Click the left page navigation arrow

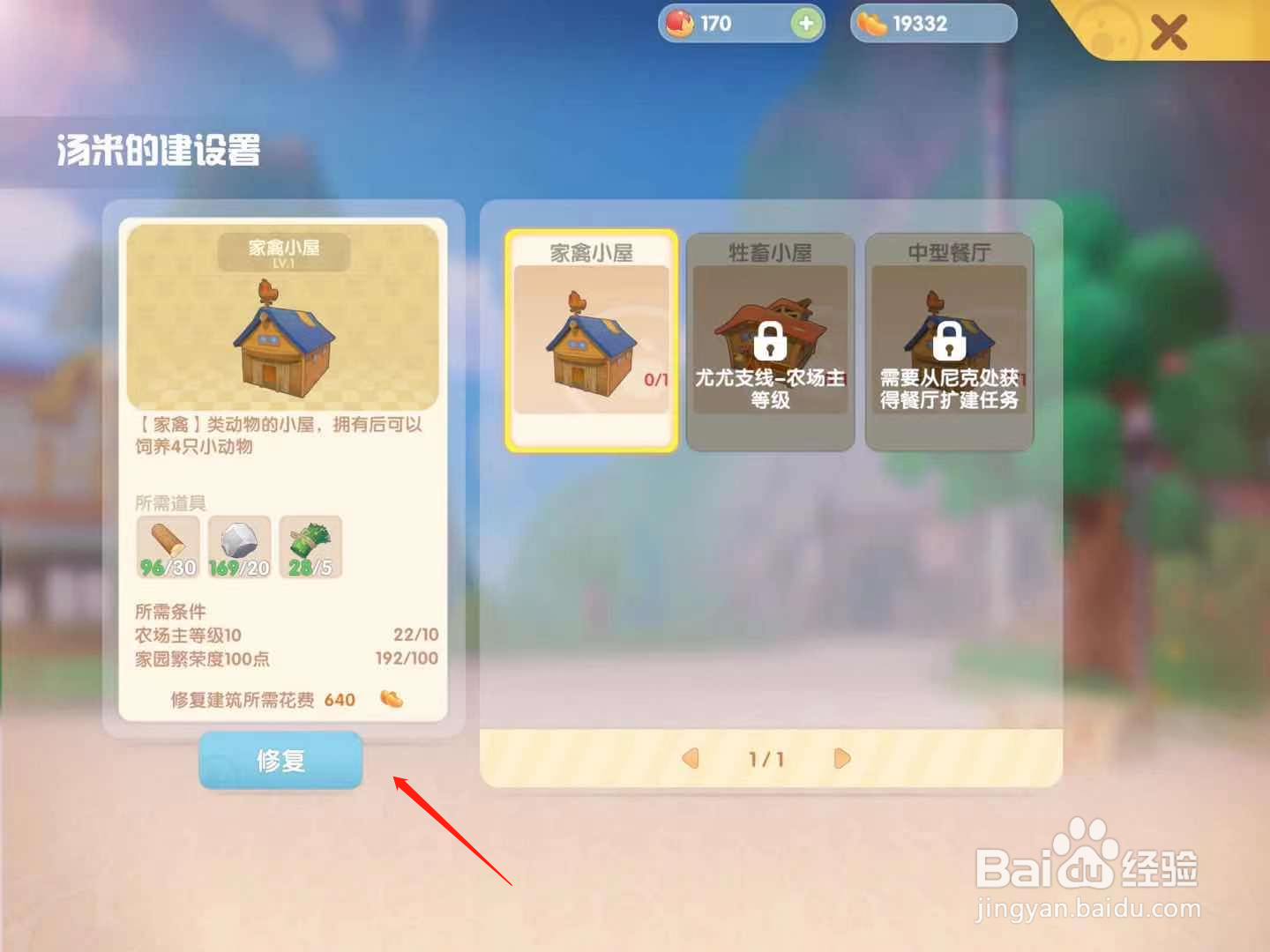[x=690, y=758]
